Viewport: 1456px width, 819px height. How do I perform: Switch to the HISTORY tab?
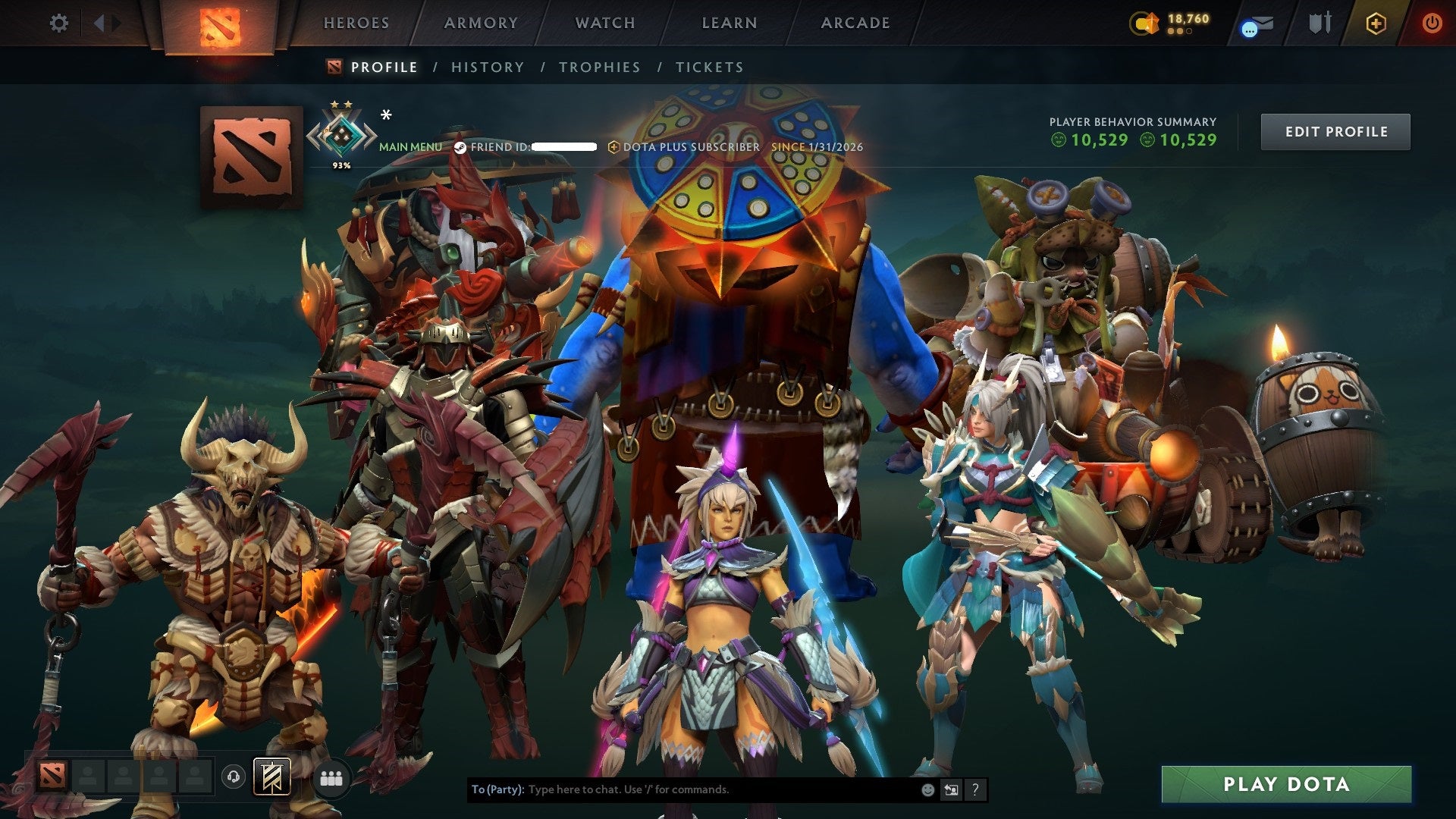tap(487, 67)
